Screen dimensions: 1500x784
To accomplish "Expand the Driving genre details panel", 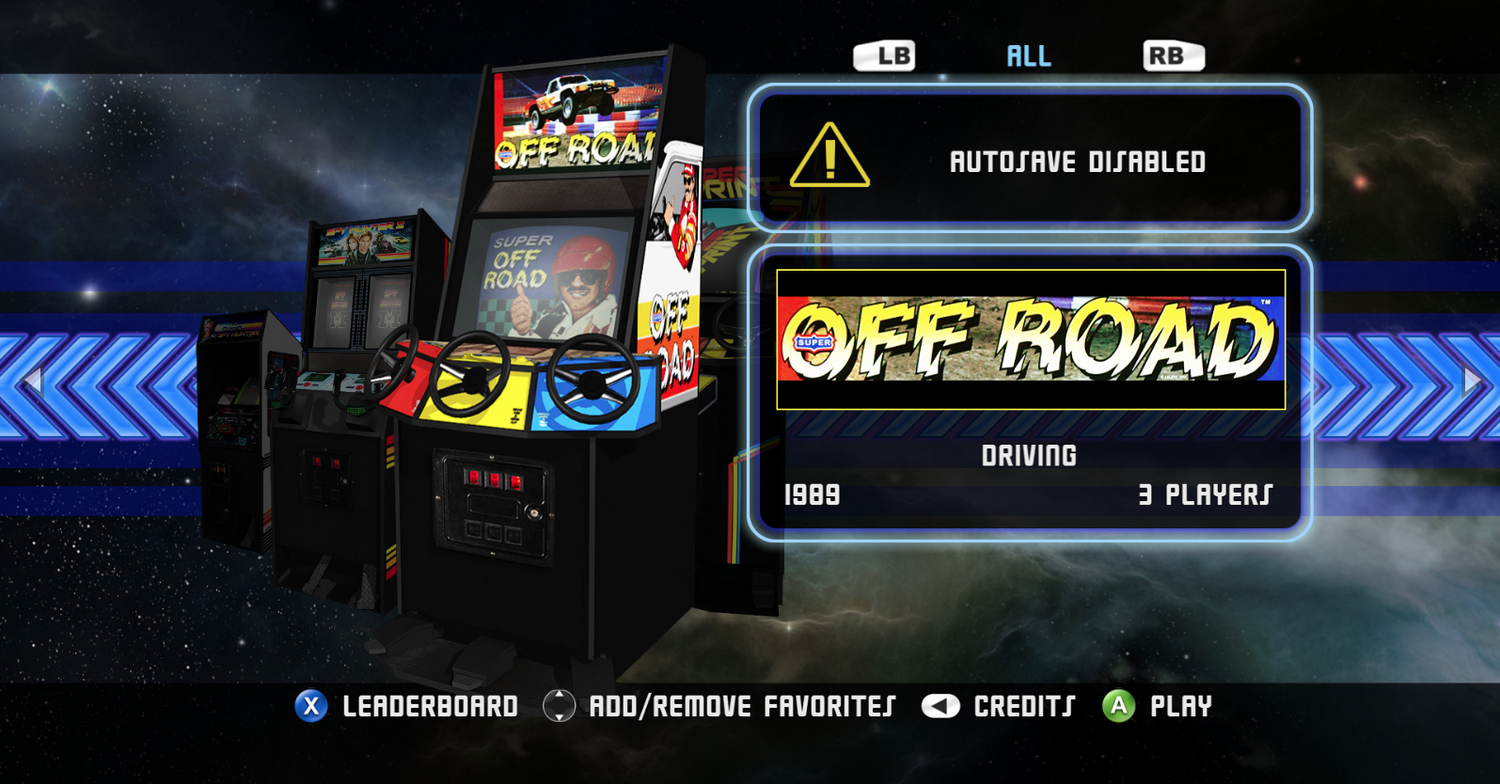I will [1030, 455].
